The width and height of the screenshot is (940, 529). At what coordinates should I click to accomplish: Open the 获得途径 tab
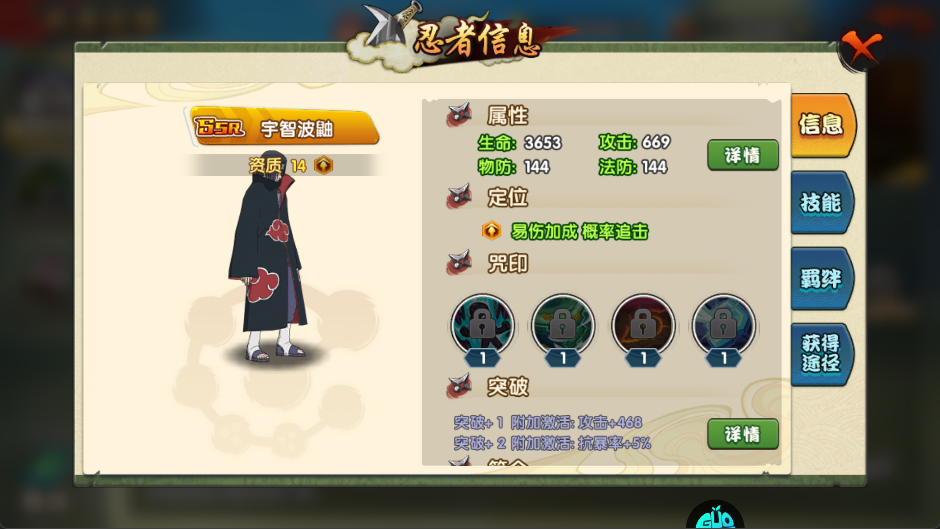point(821,353)
